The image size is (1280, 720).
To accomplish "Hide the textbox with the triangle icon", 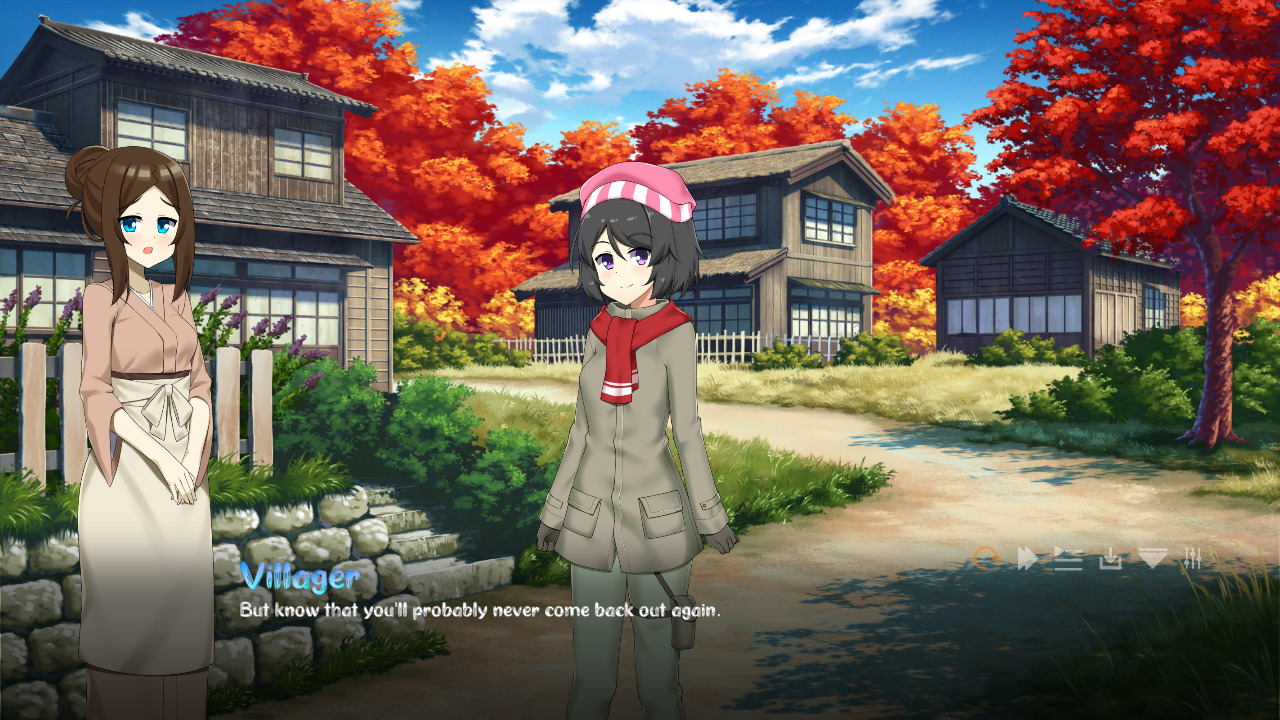I will [1150, 556].
